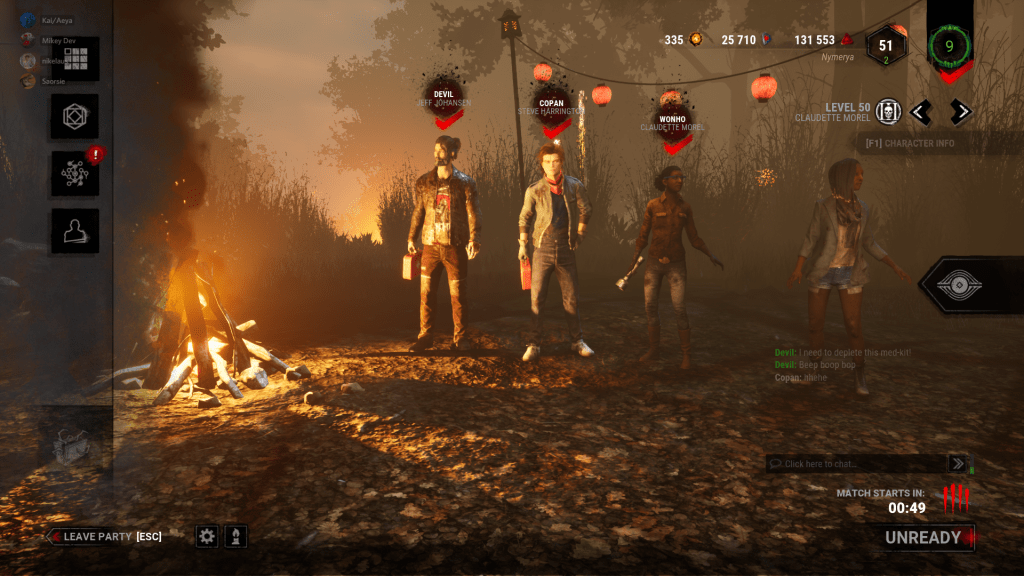Open the gear settings menu

[207, 537]
